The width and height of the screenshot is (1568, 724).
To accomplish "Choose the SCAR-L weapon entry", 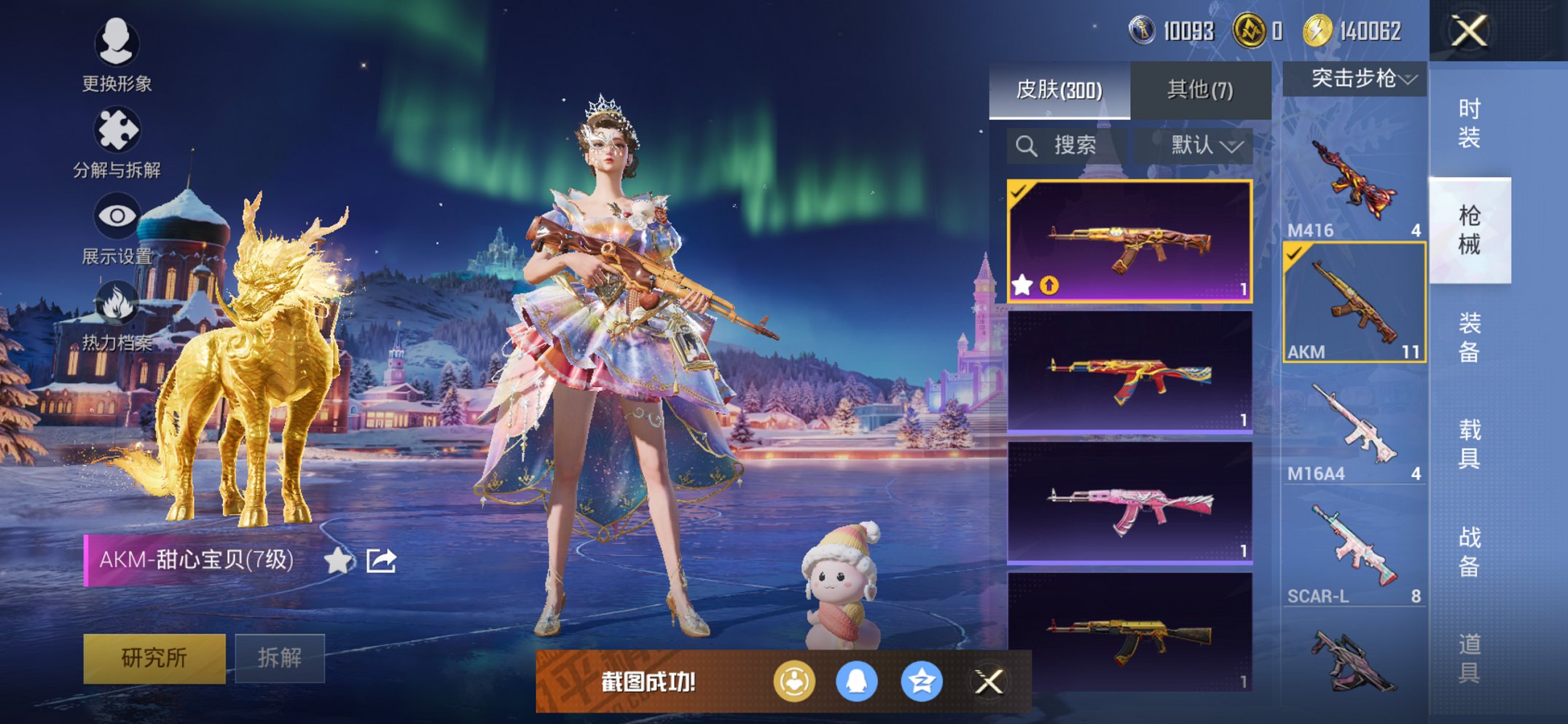I will tap(1354, 548).
